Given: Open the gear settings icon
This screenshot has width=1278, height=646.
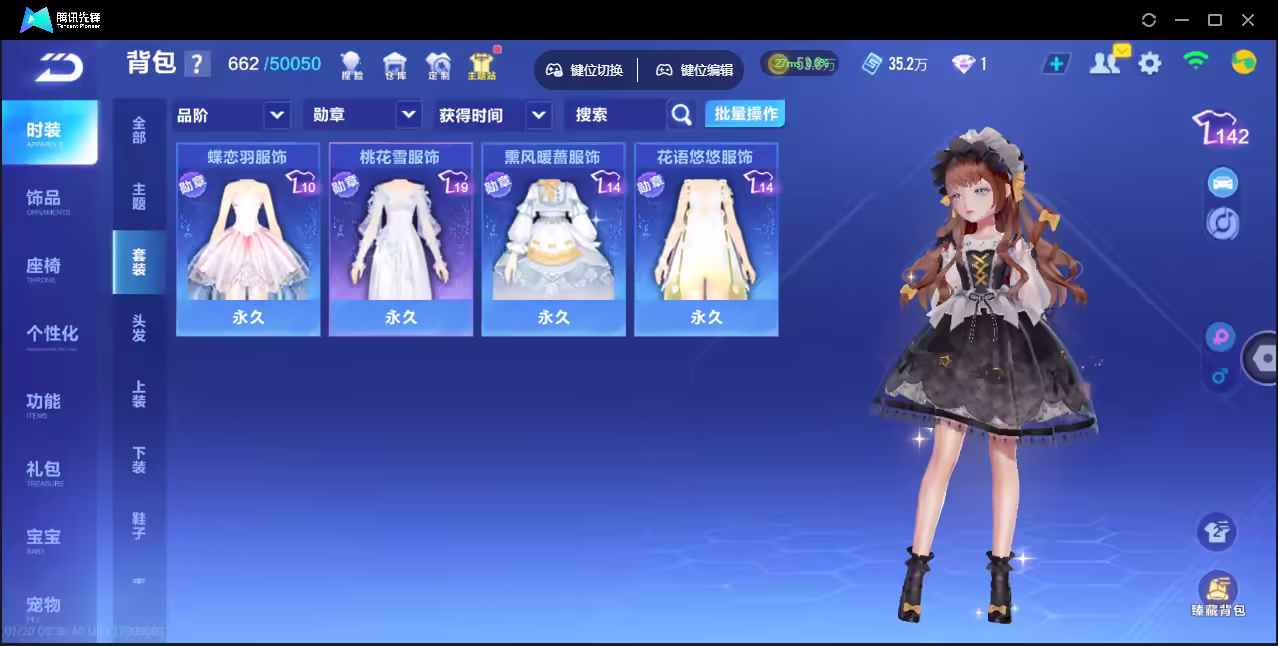Looking at the screenshot, I should point(1150,64).
